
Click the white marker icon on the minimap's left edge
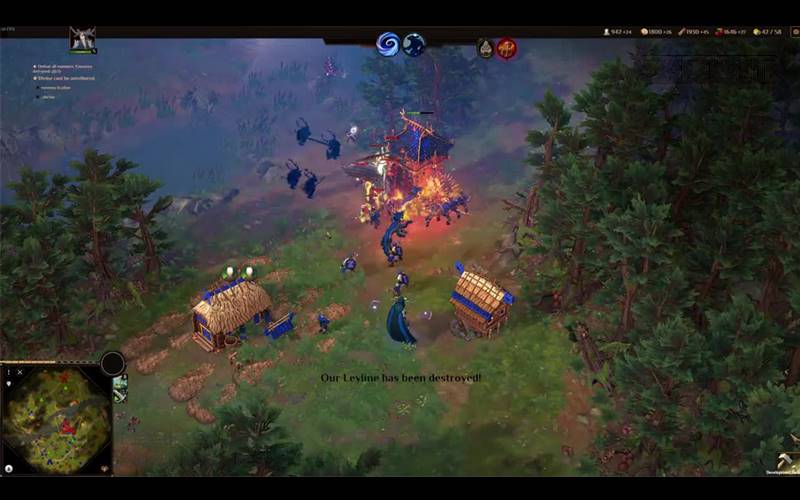coord(8,382)
